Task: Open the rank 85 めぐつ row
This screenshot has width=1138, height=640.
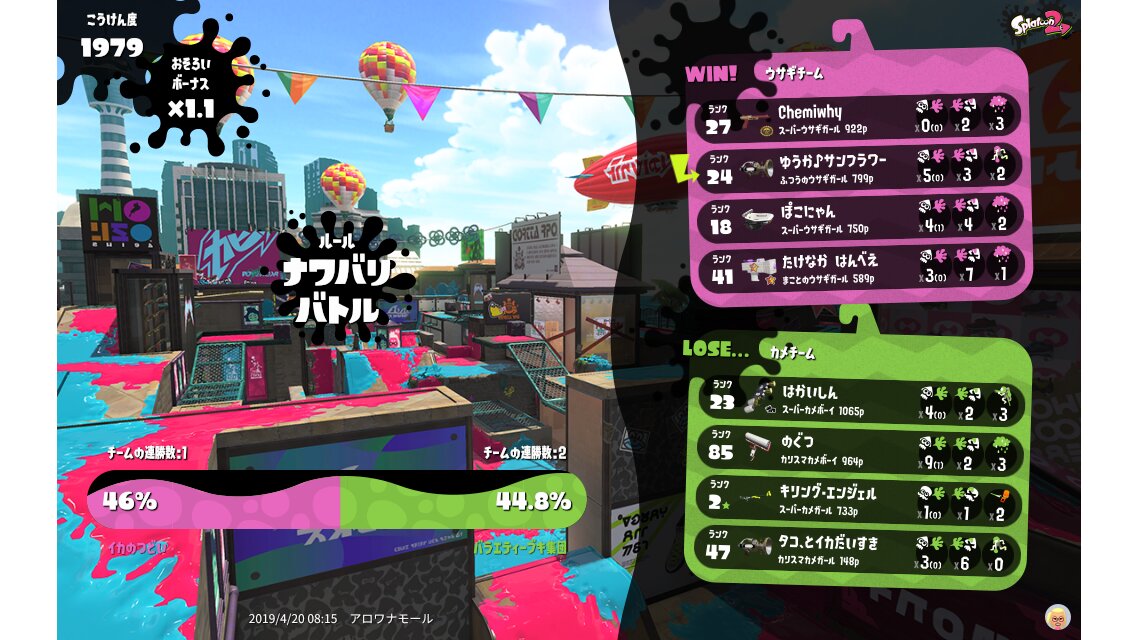Action: [x=860, y=450]
